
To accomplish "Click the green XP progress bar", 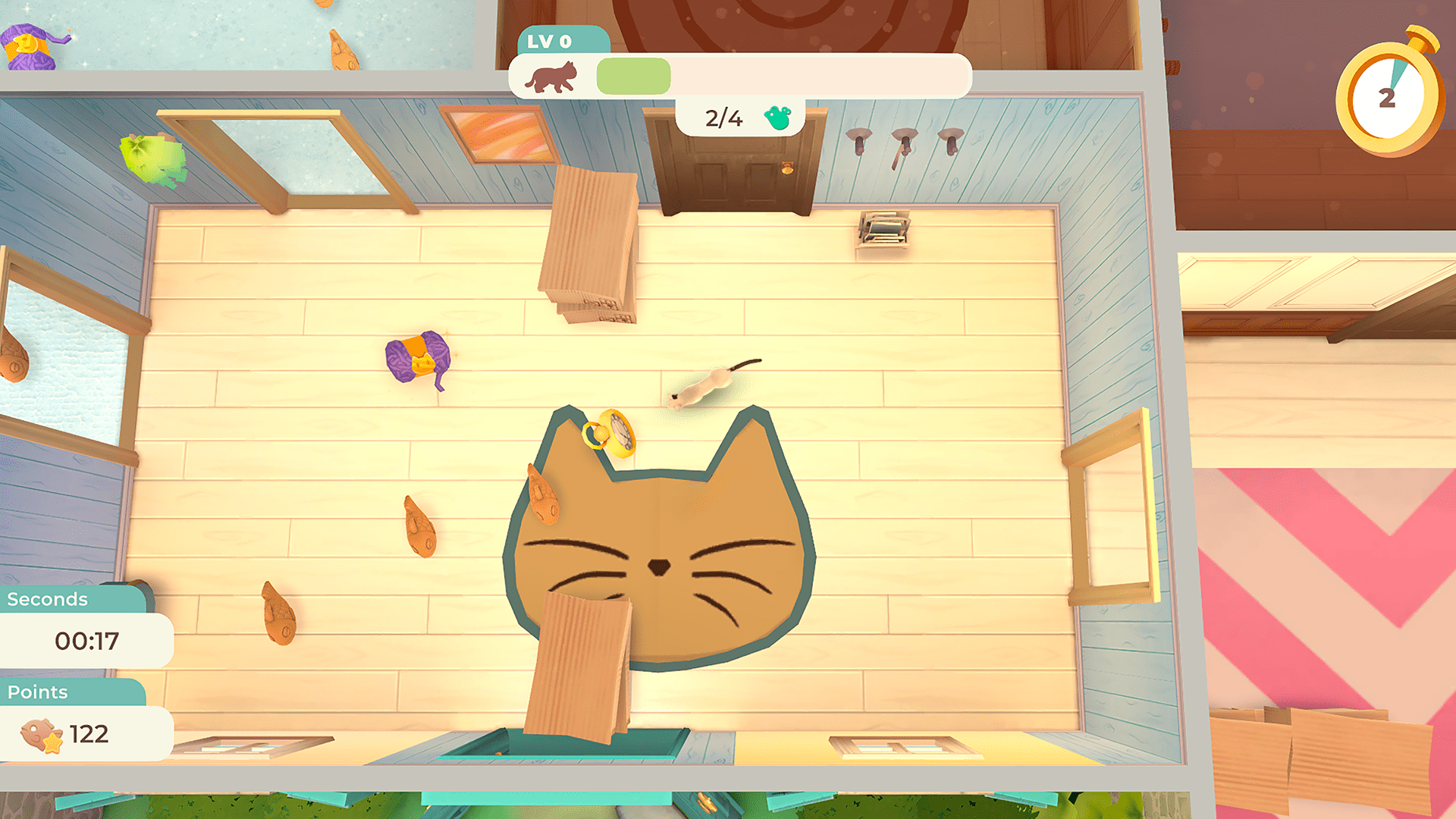I will [x=633, y=76].
